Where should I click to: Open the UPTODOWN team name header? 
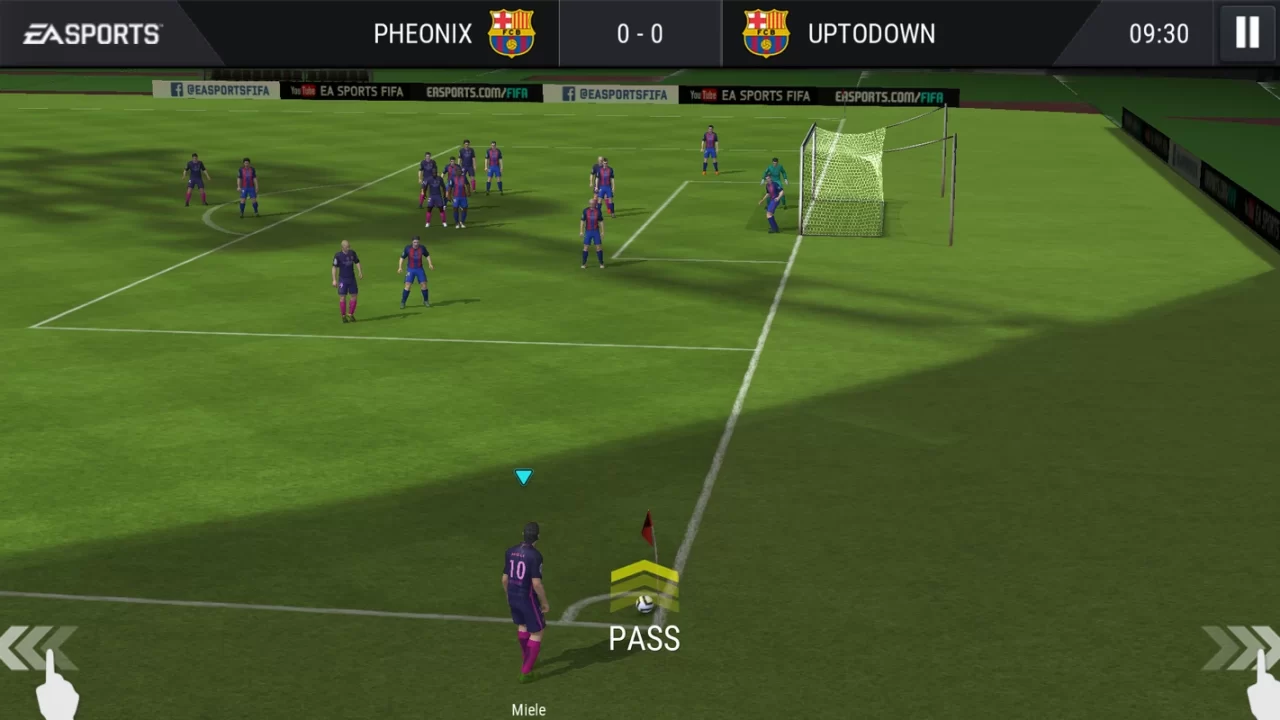coord(871,33)
